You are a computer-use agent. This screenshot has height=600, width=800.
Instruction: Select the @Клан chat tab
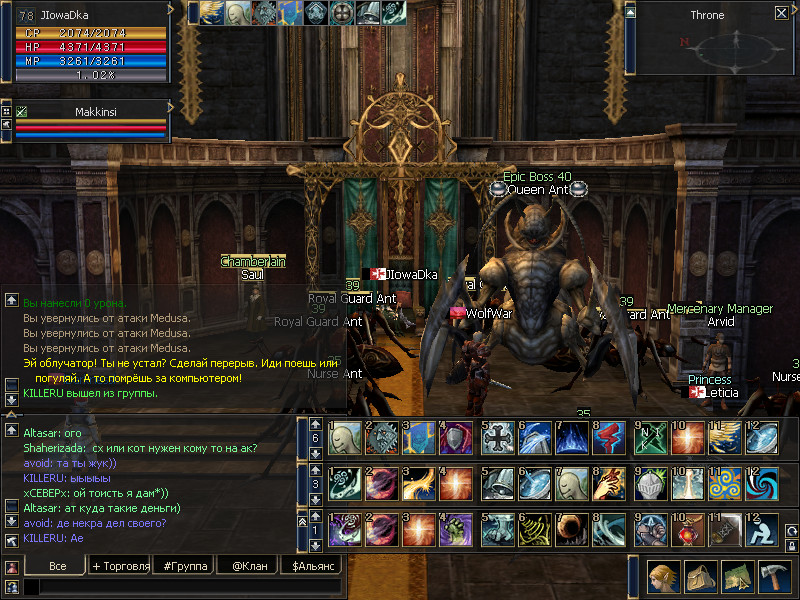(x=248, y=566)
